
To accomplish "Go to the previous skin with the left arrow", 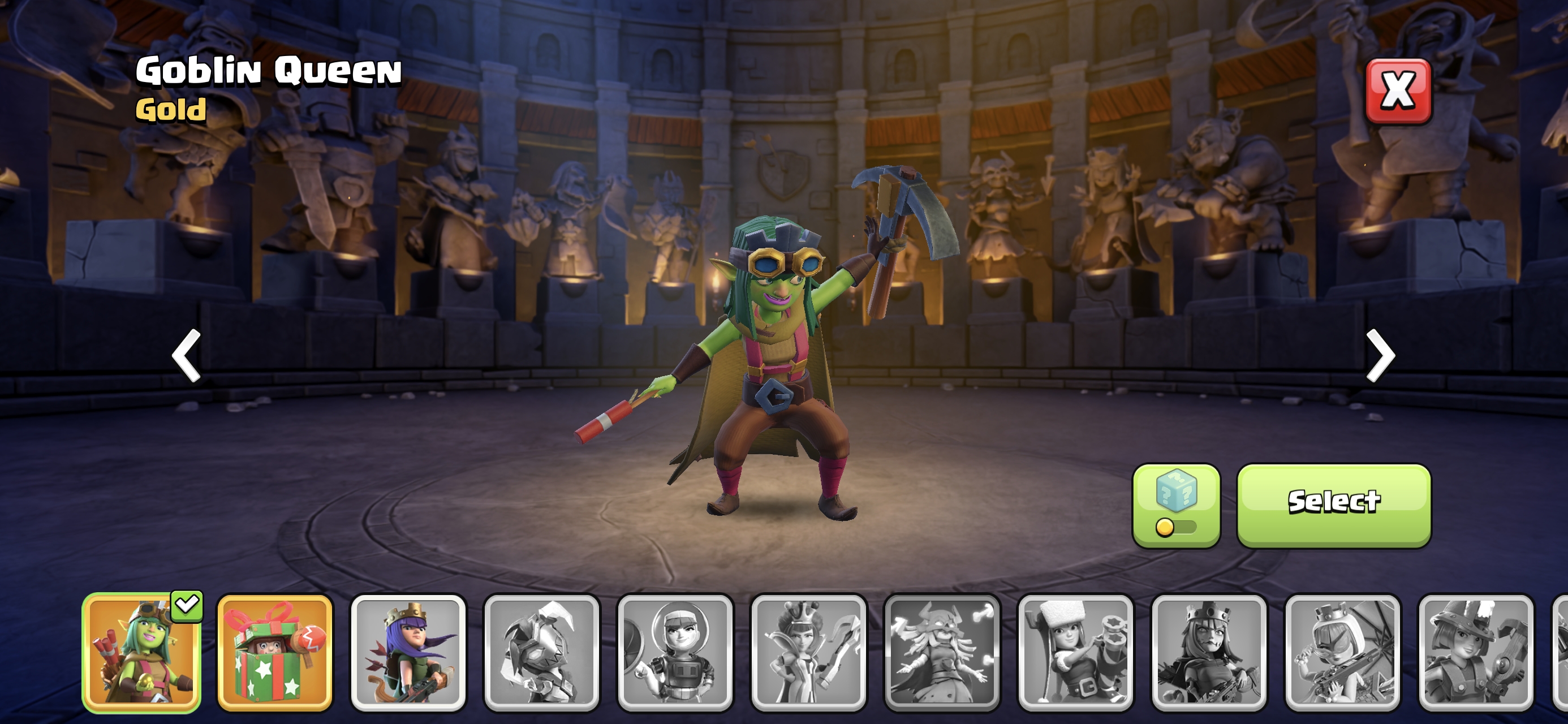I will tap(186, 356).
